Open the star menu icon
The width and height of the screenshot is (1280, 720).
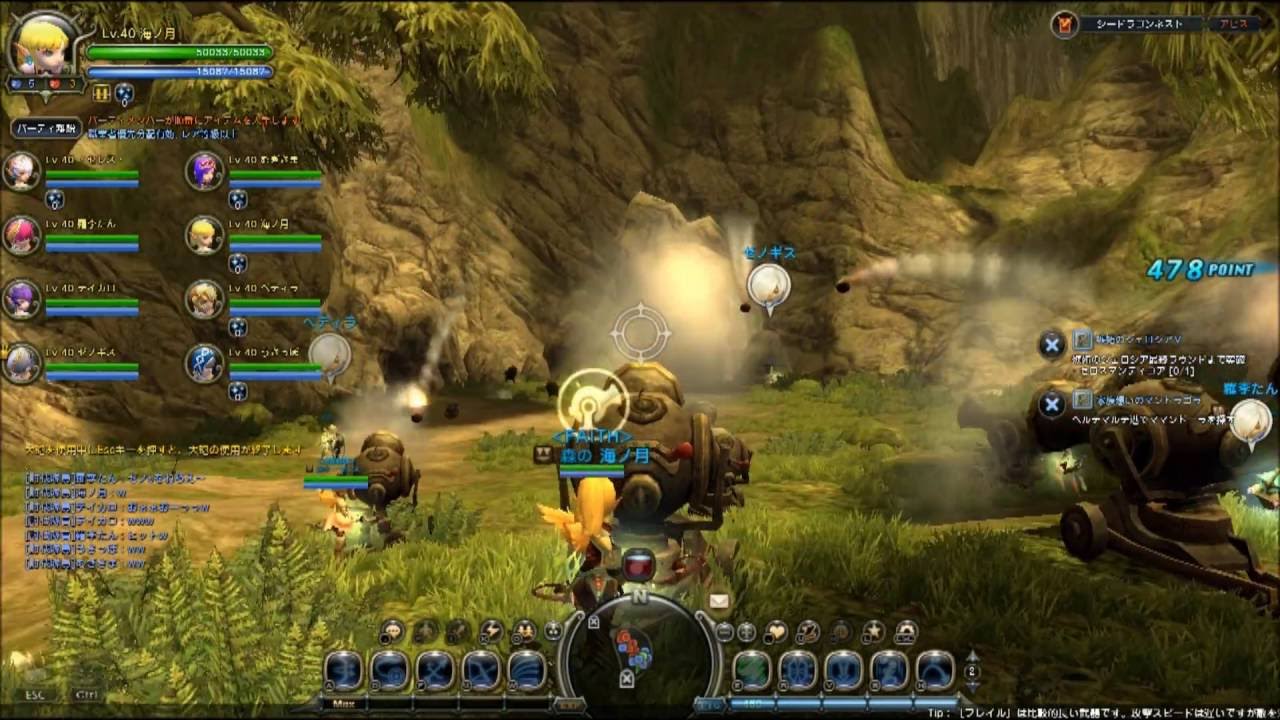tap(874, 631)
